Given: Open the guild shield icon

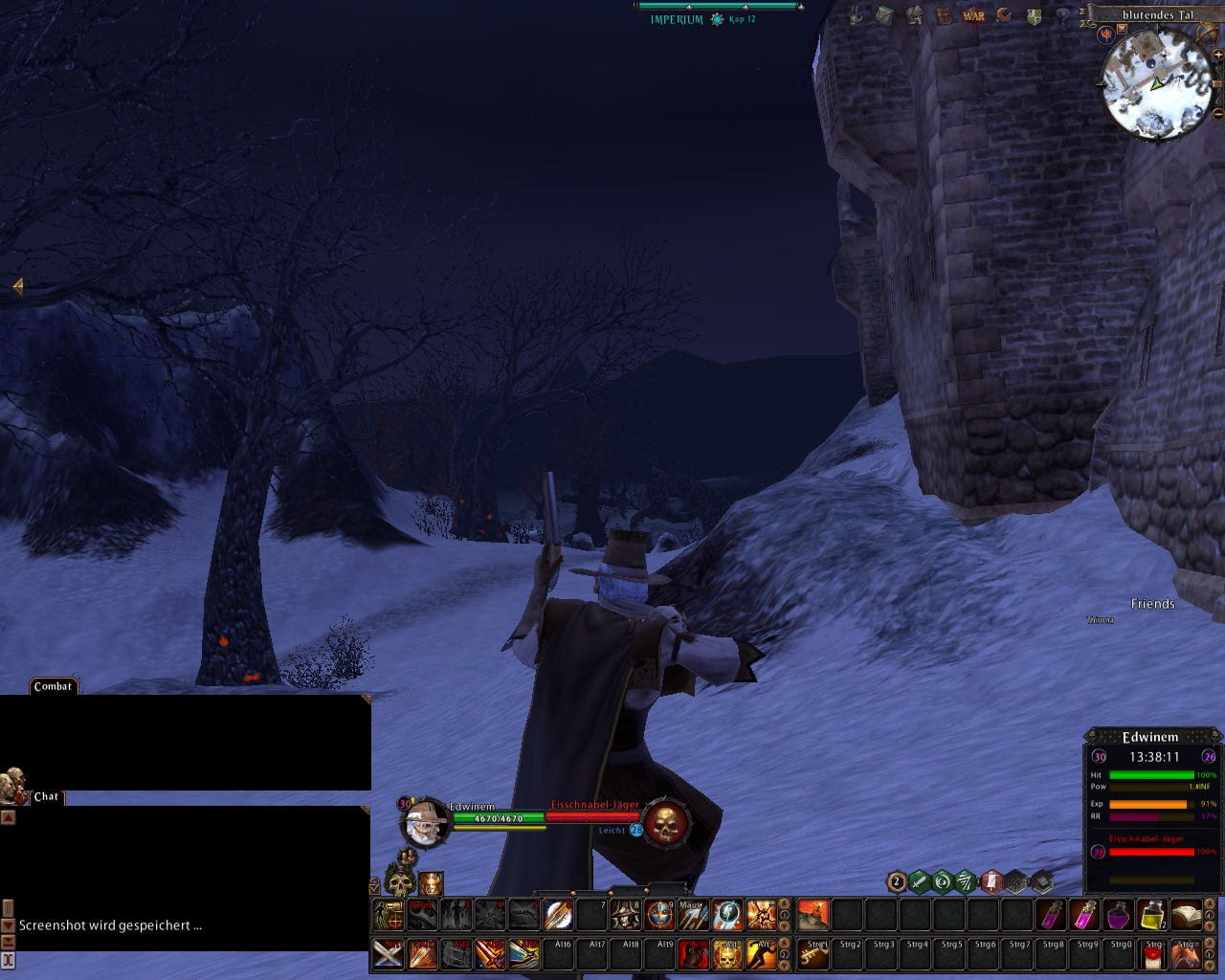Looking at the screenshot, I should click(x=1034, y=16).
